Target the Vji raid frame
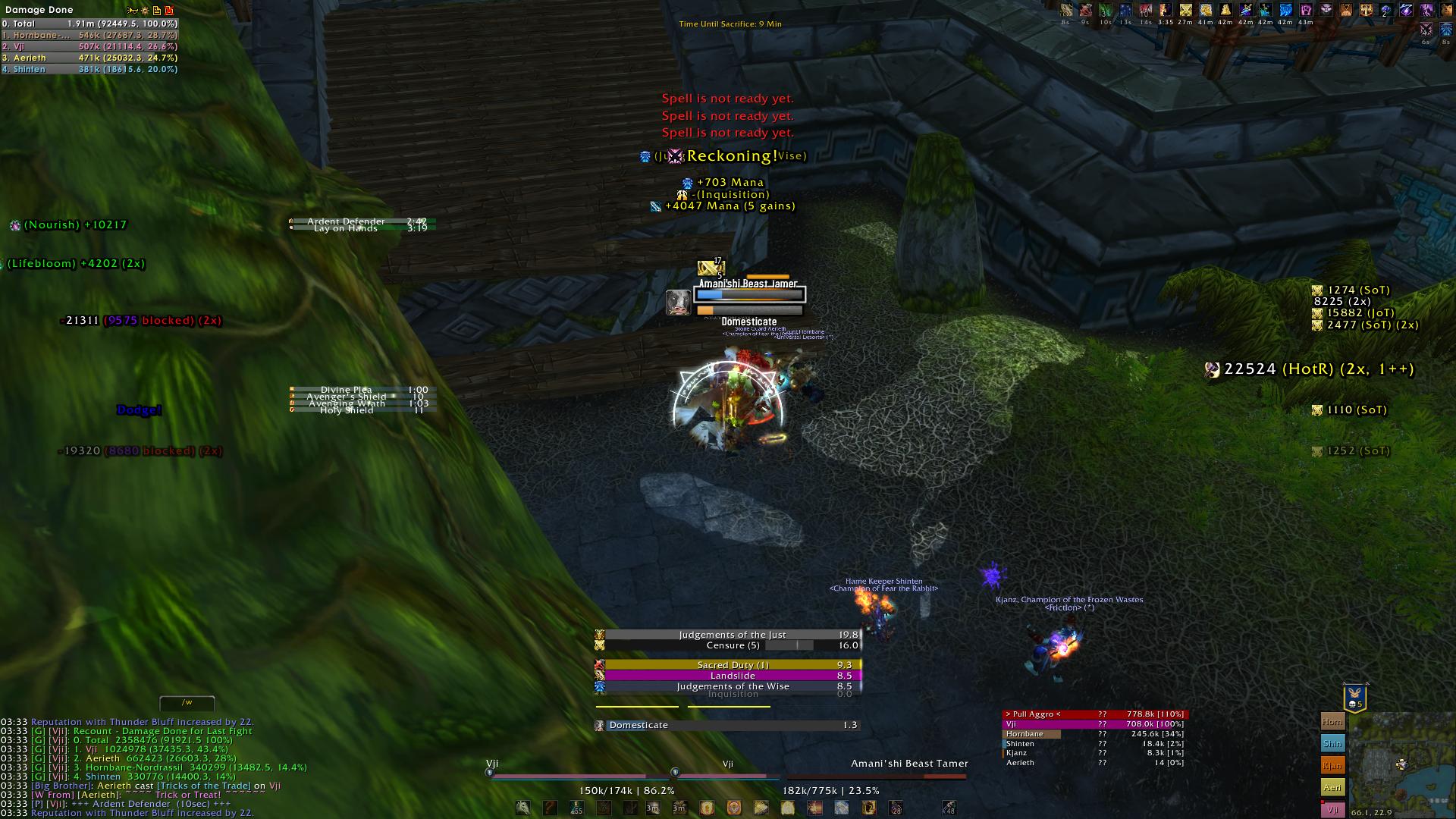 [x=1332, y=809]
